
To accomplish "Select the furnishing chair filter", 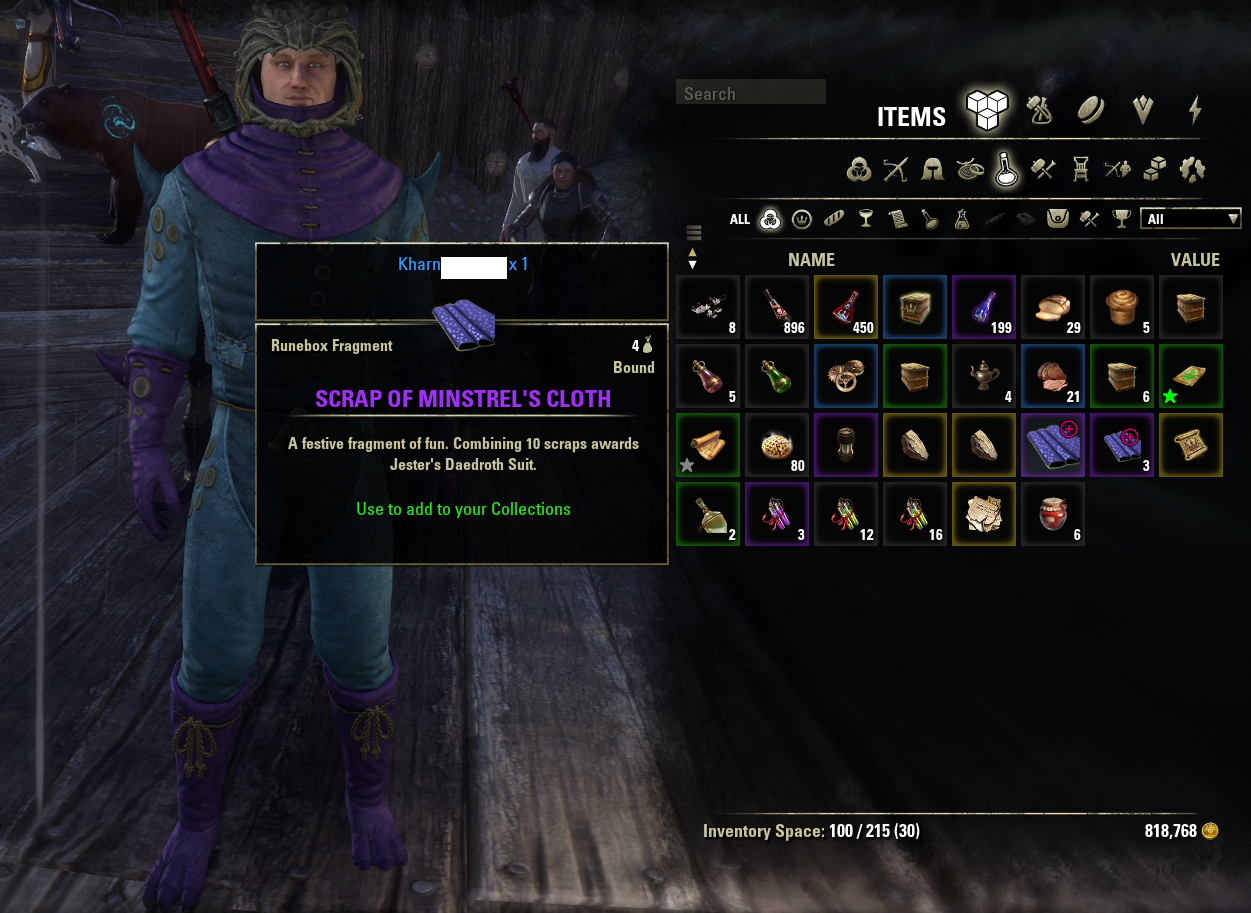I will [x=1080, y=170].
